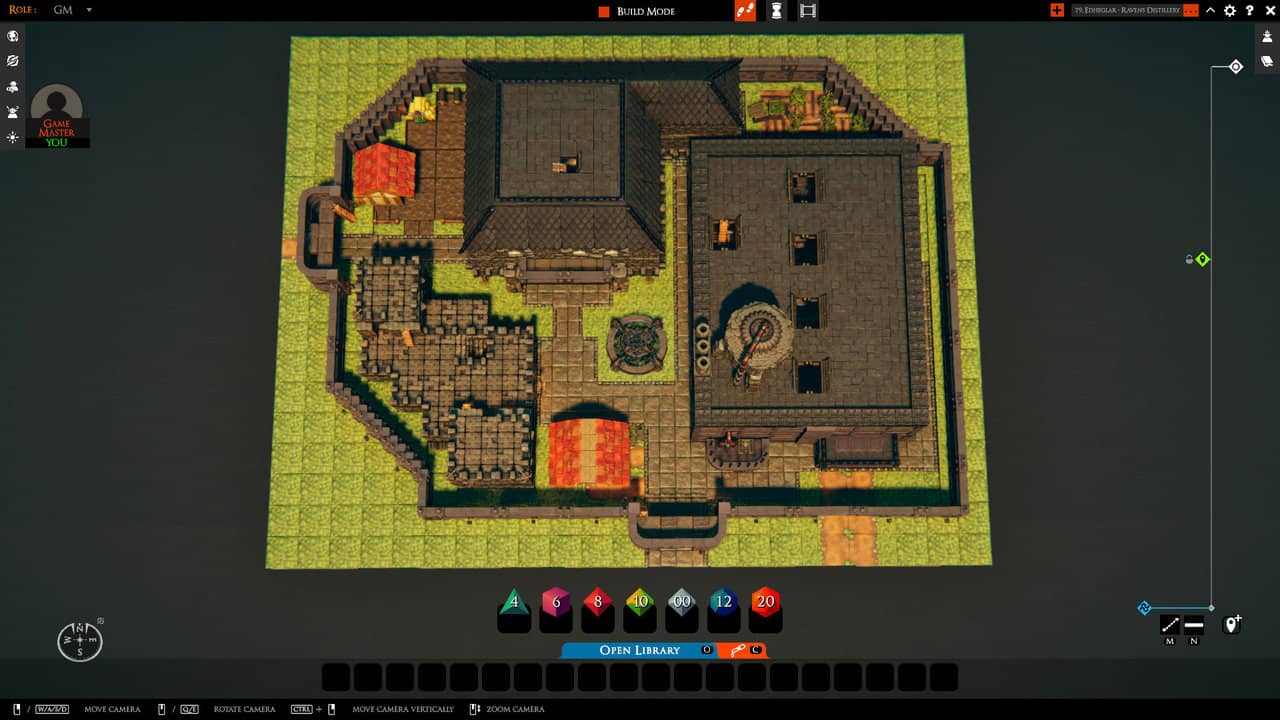The image size is (1280, 720).
Task: Select the M measurement ruler tool
Action: click(x=1169, y=624)
